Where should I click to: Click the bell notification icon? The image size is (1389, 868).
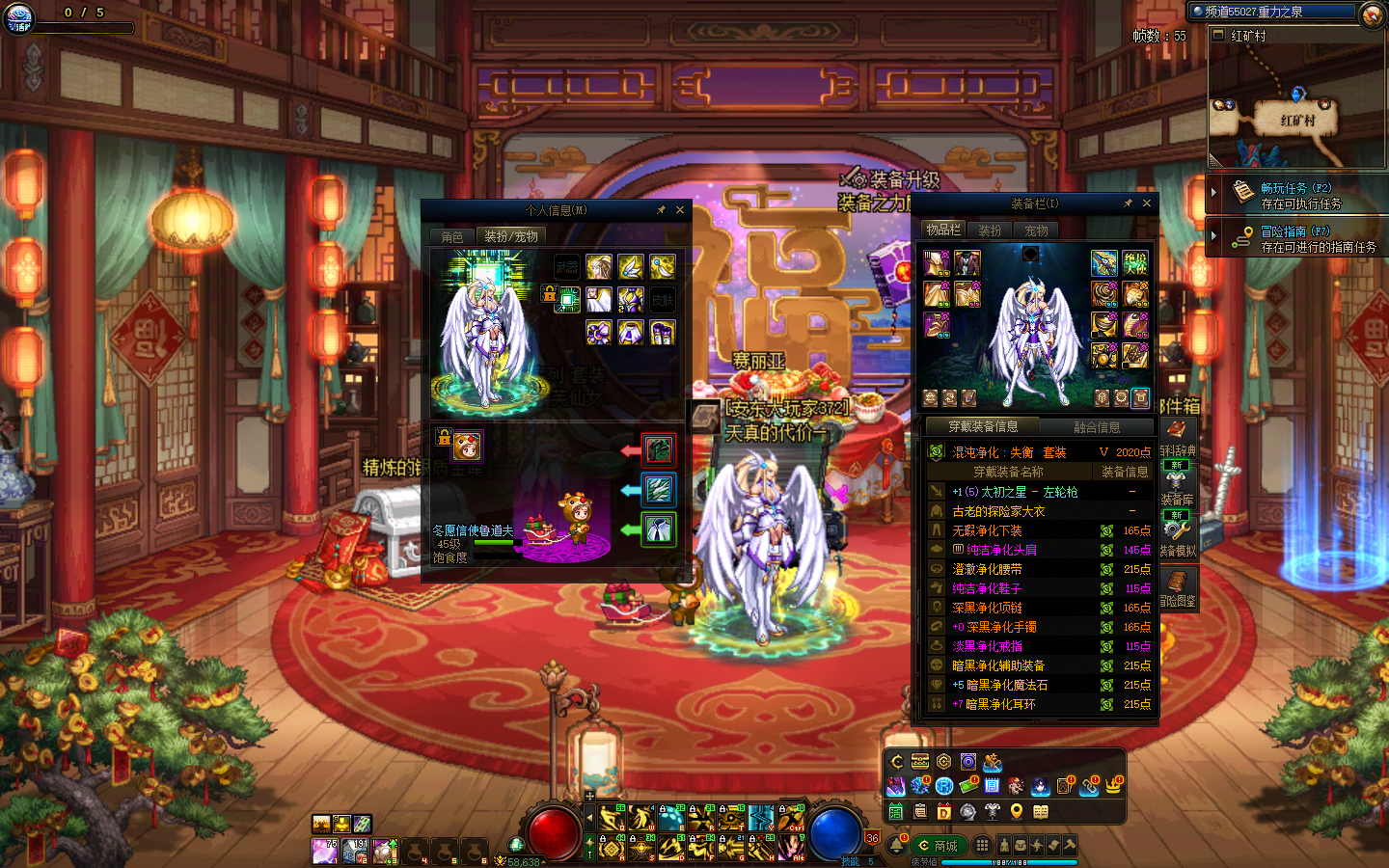pos(897,845)
